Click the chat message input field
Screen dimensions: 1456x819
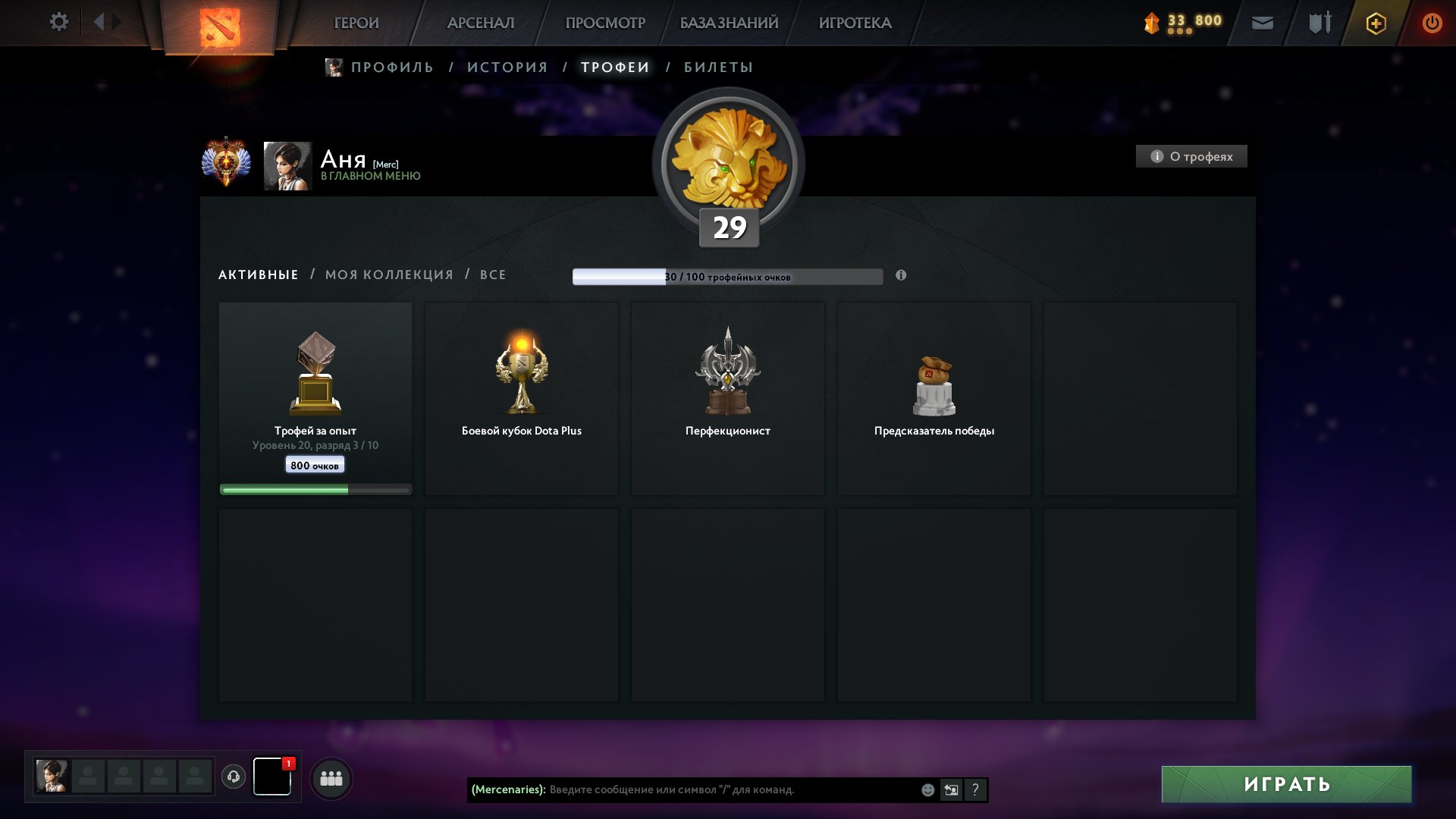click(728, 789)
